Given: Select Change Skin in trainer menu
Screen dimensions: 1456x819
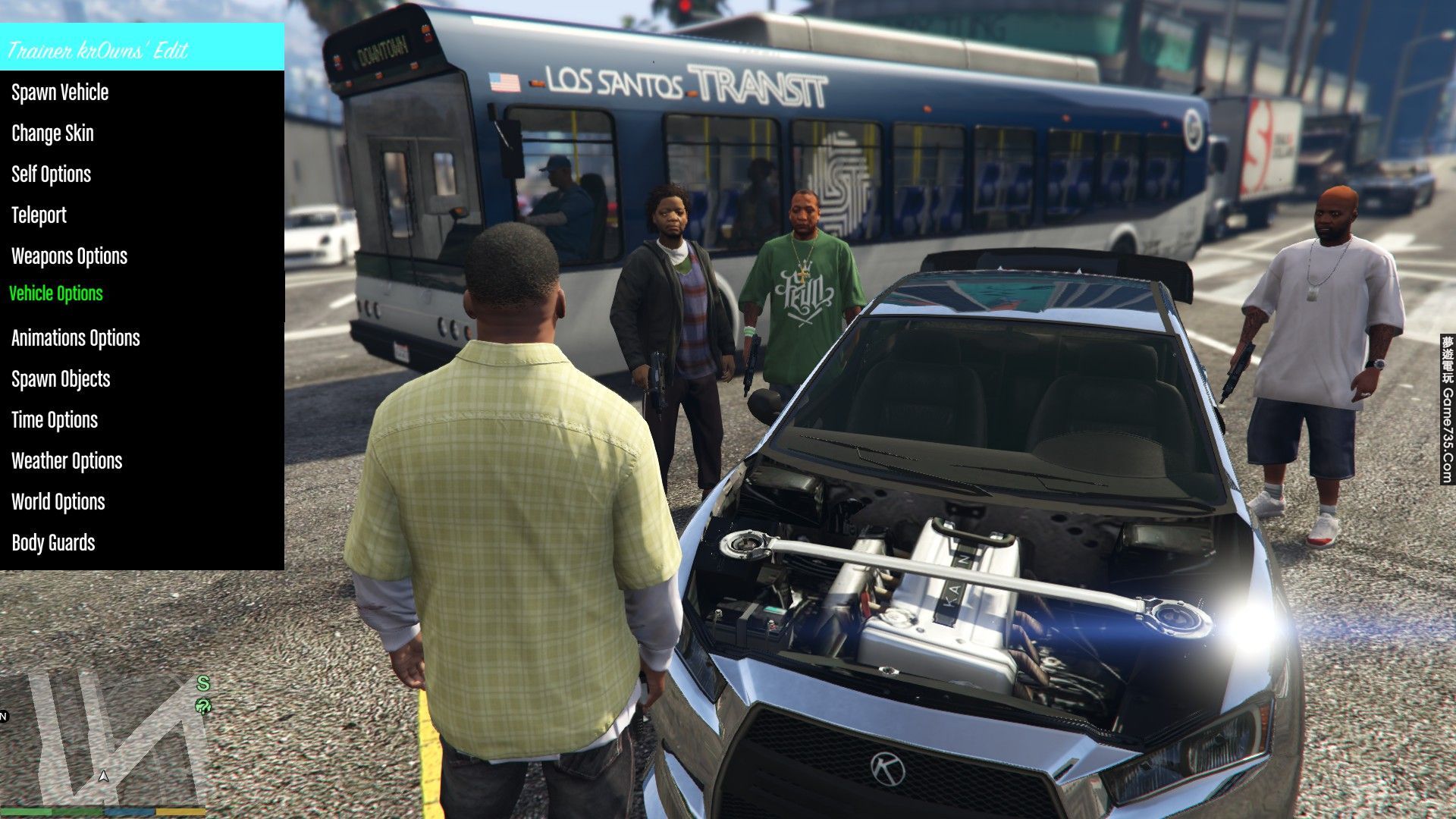Looking at the screenshot, I should click(52, 133).
